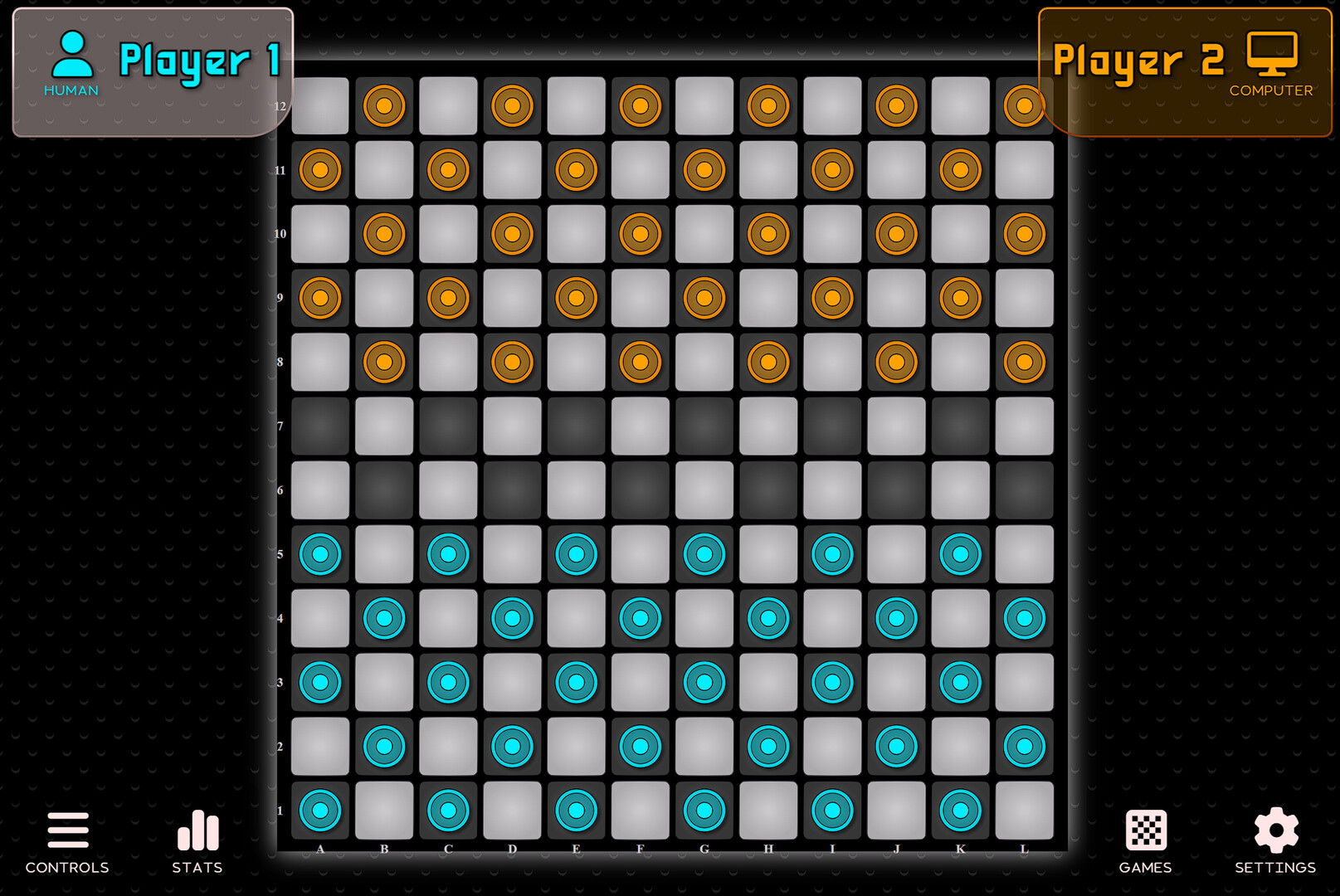The image size is (1340, 896).
Task: Click the CONTROLS text label
Action: point(66,868)
